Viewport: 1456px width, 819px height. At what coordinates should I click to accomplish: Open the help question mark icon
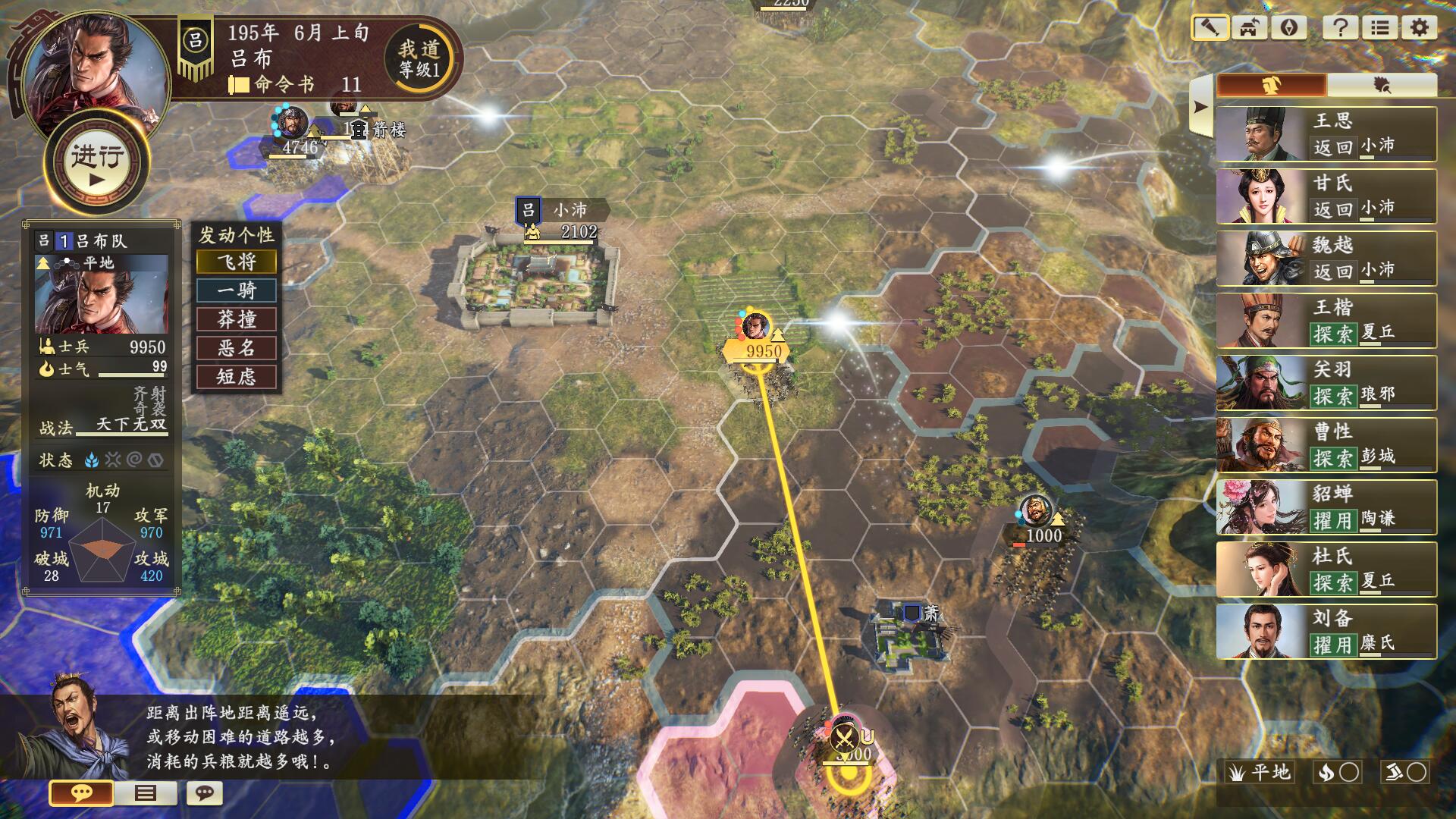(1341, 29)
